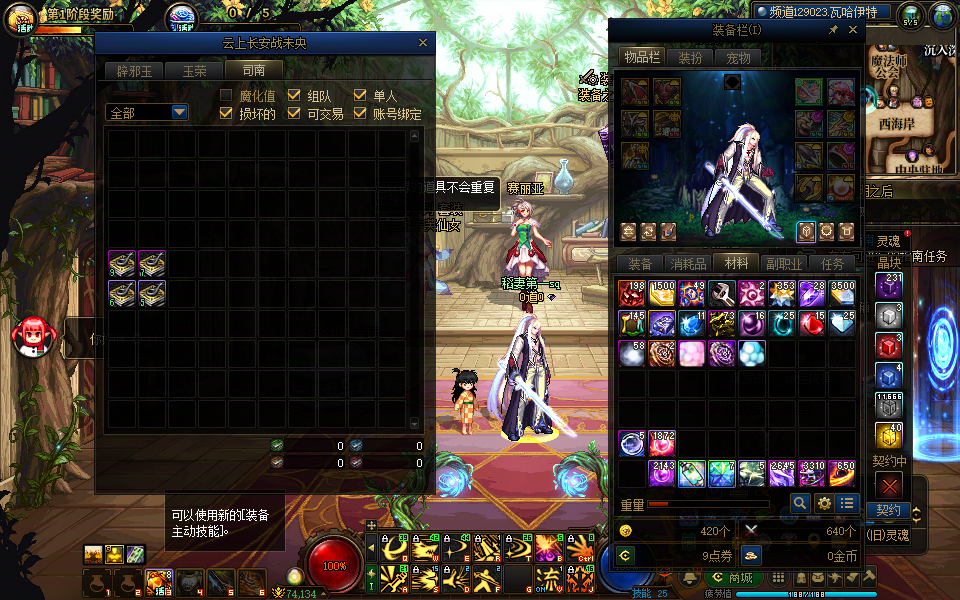
Task: Toggle the 账号绑定 checkbox
Action: tap(361, 114)
